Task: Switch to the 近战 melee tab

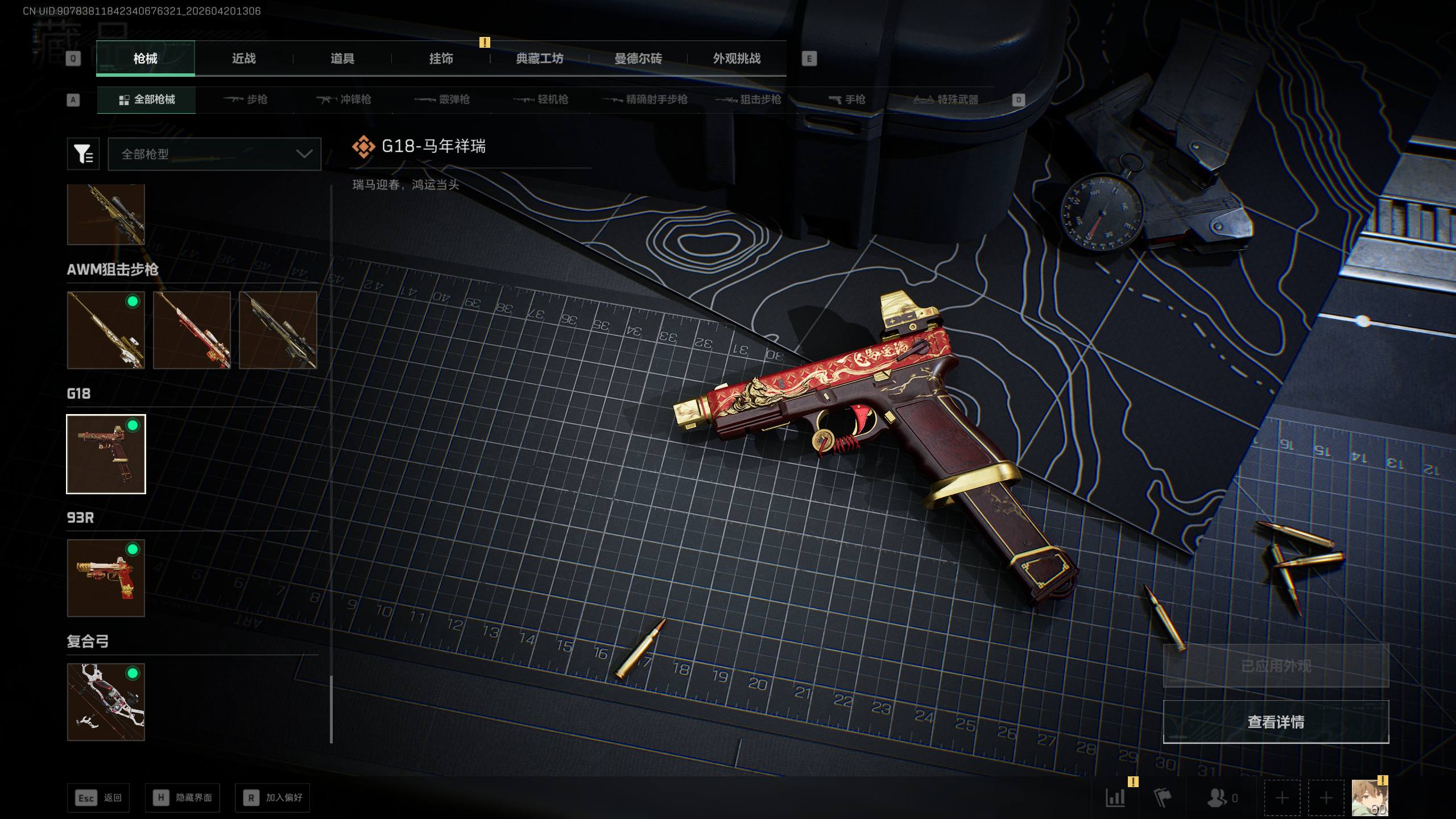Action: [243, 59]
